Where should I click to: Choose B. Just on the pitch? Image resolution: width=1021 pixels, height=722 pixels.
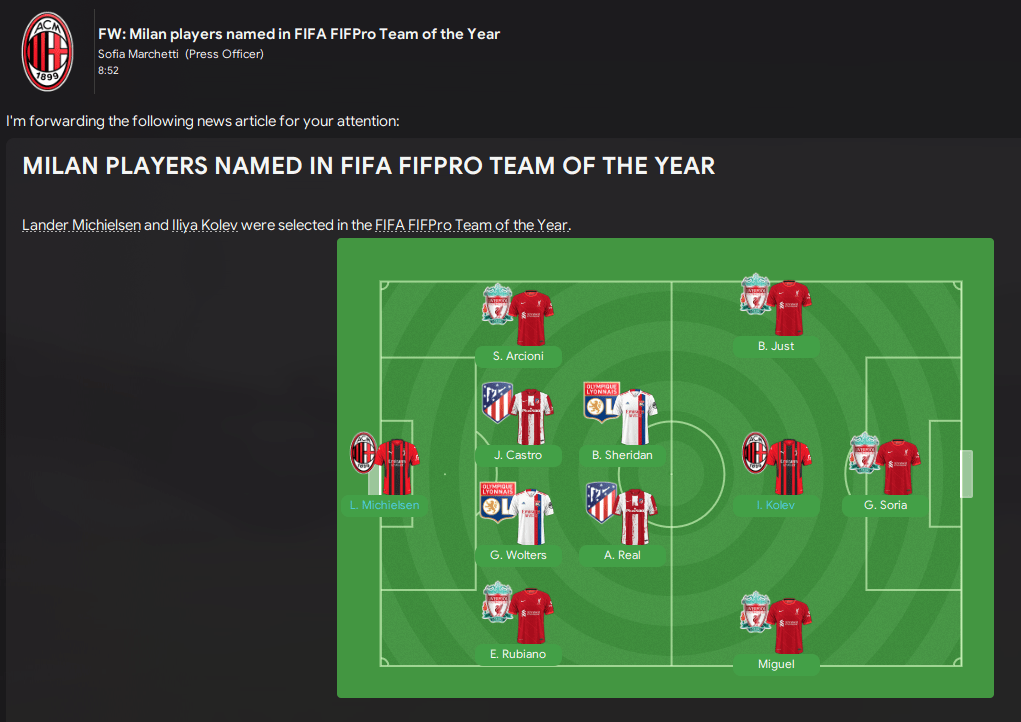point(776,346)
